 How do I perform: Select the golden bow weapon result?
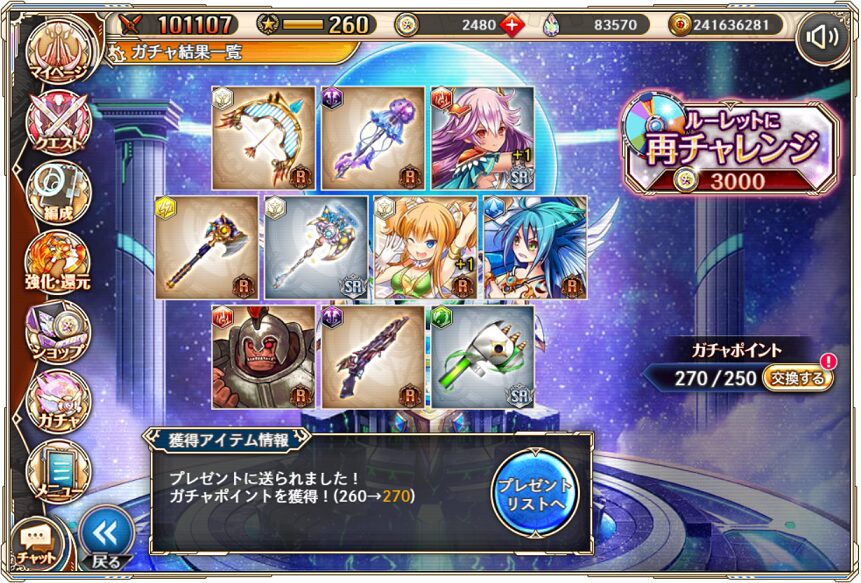click(x=263, y=138)
